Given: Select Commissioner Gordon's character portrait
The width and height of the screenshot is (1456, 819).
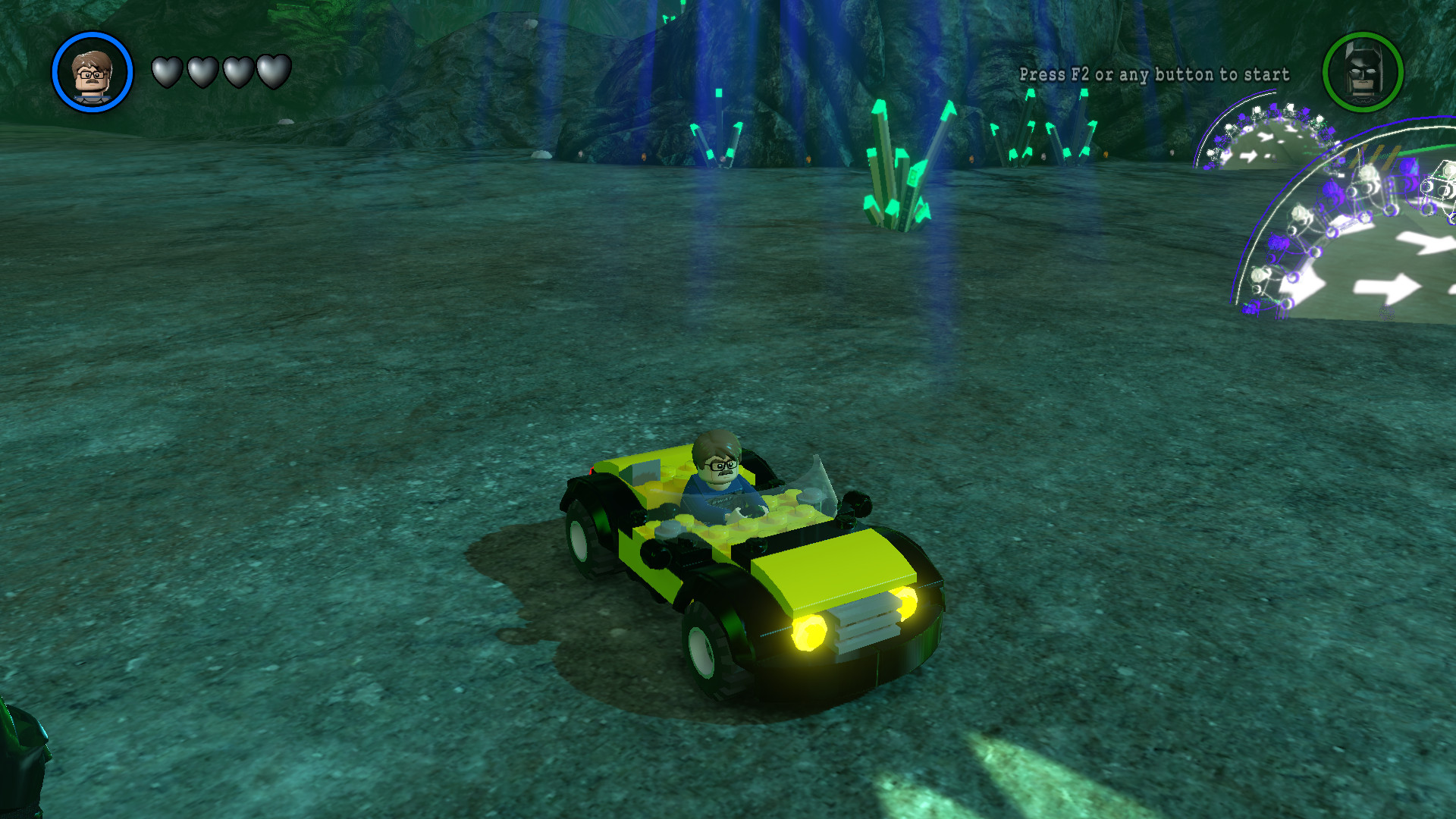Looking at the screenshot, I should [91, 72].
